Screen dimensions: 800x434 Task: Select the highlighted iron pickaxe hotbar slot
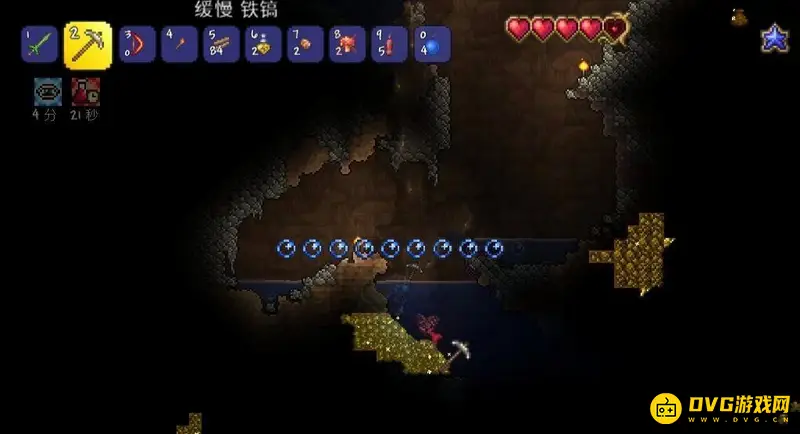tap(87, 44)
